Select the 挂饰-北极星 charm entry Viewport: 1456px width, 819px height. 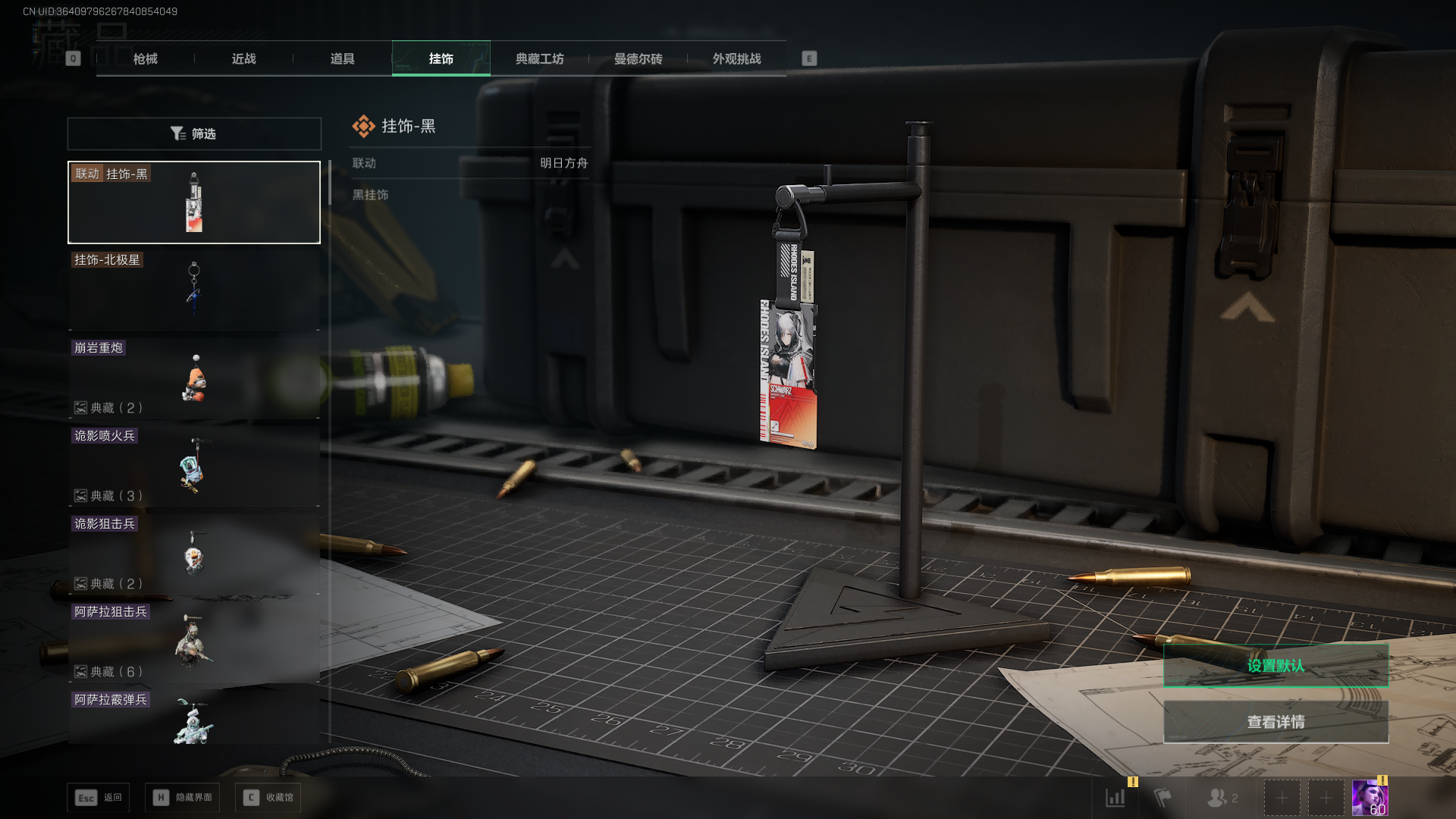coord(194,290)
